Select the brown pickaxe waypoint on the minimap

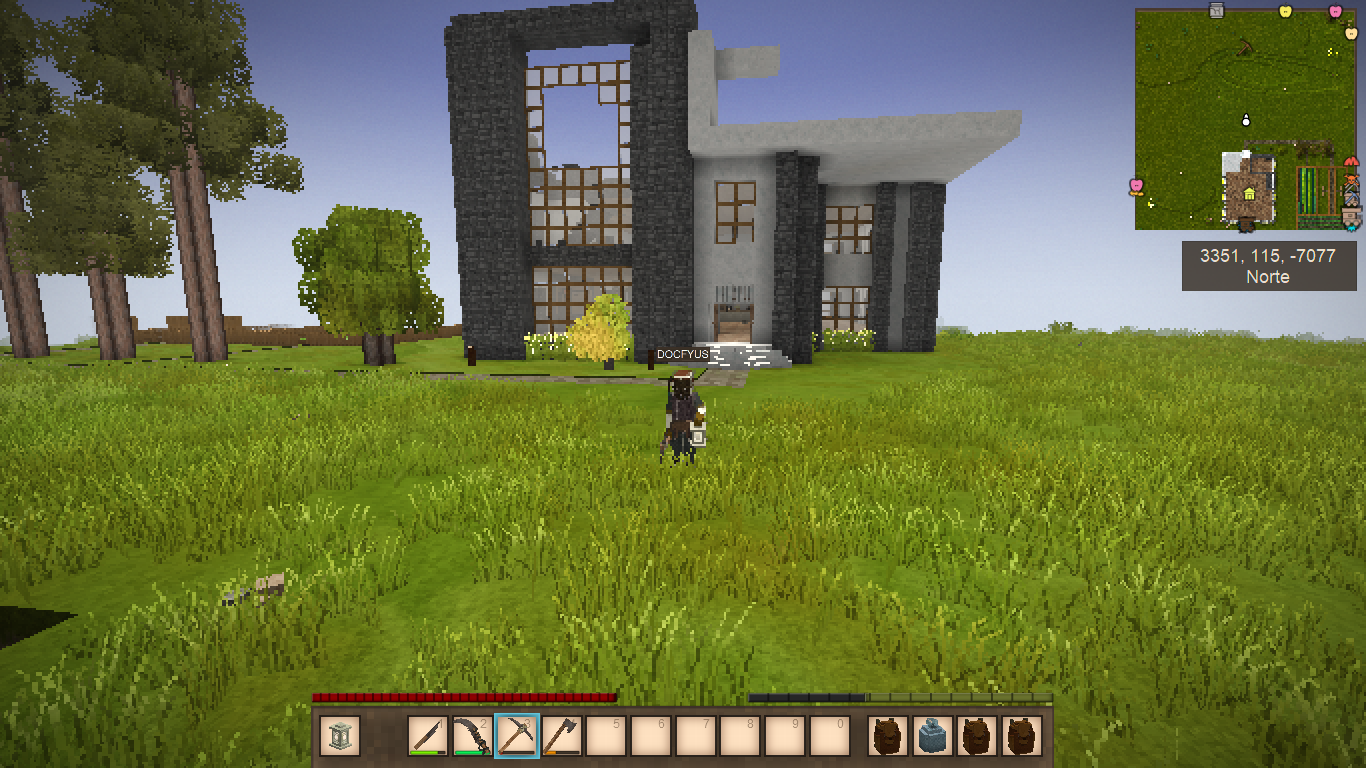(1245, 47)
